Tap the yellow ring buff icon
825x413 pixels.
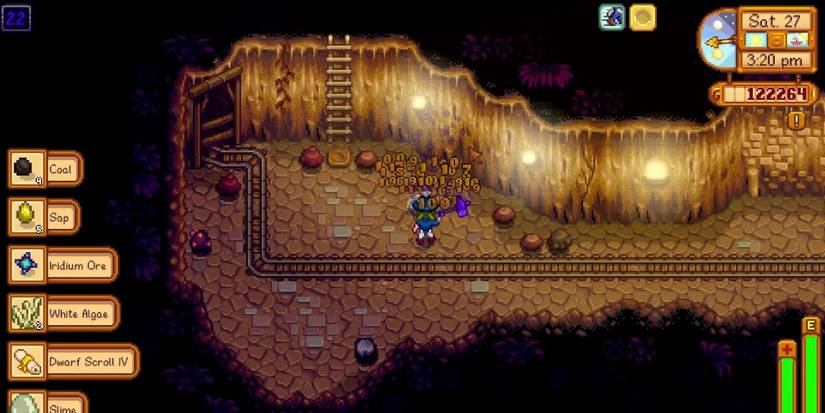643,17
